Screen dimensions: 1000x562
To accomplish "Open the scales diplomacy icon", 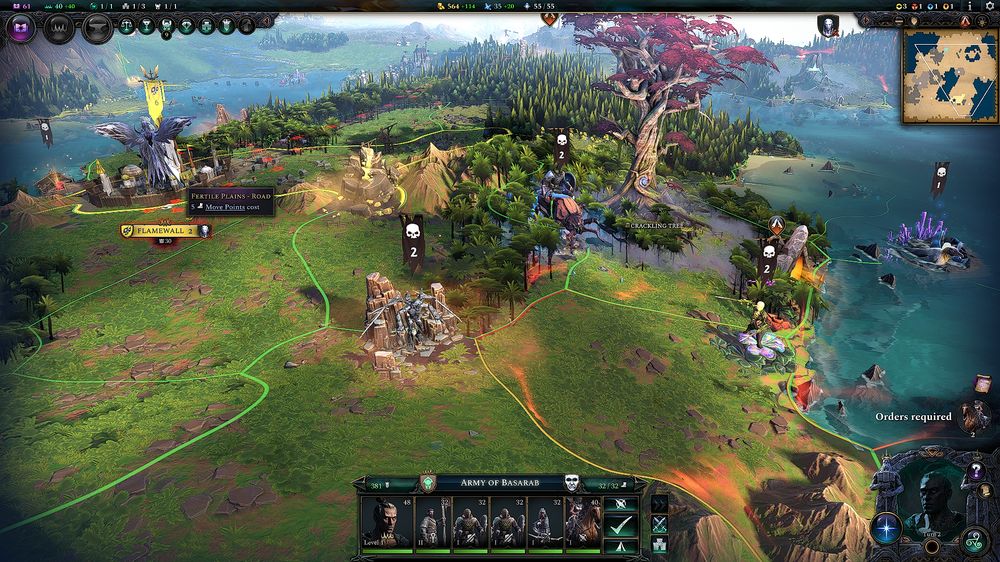I will [x=128, y=27].
